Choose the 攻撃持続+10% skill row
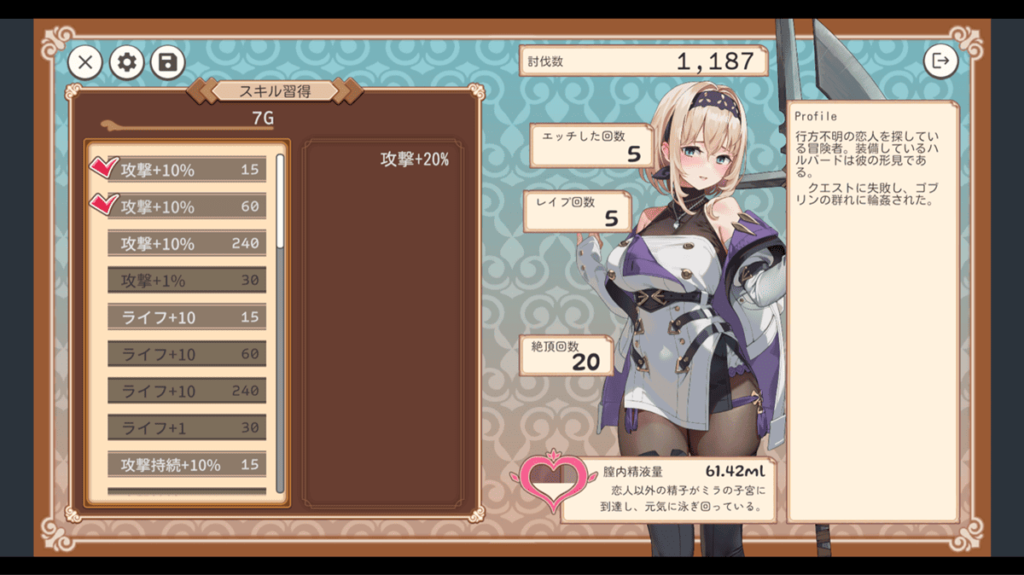1024x575 pixels. click(x=187, y=465)
